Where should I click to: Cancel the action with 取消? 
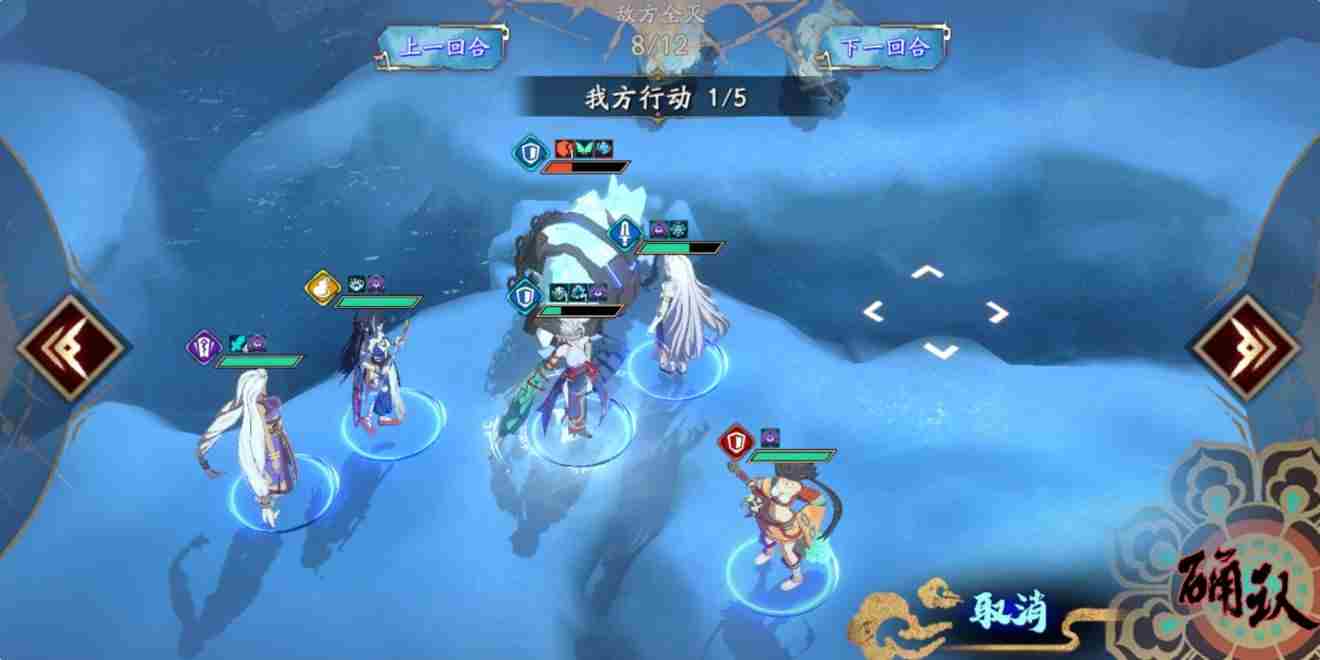[1006, 611]
